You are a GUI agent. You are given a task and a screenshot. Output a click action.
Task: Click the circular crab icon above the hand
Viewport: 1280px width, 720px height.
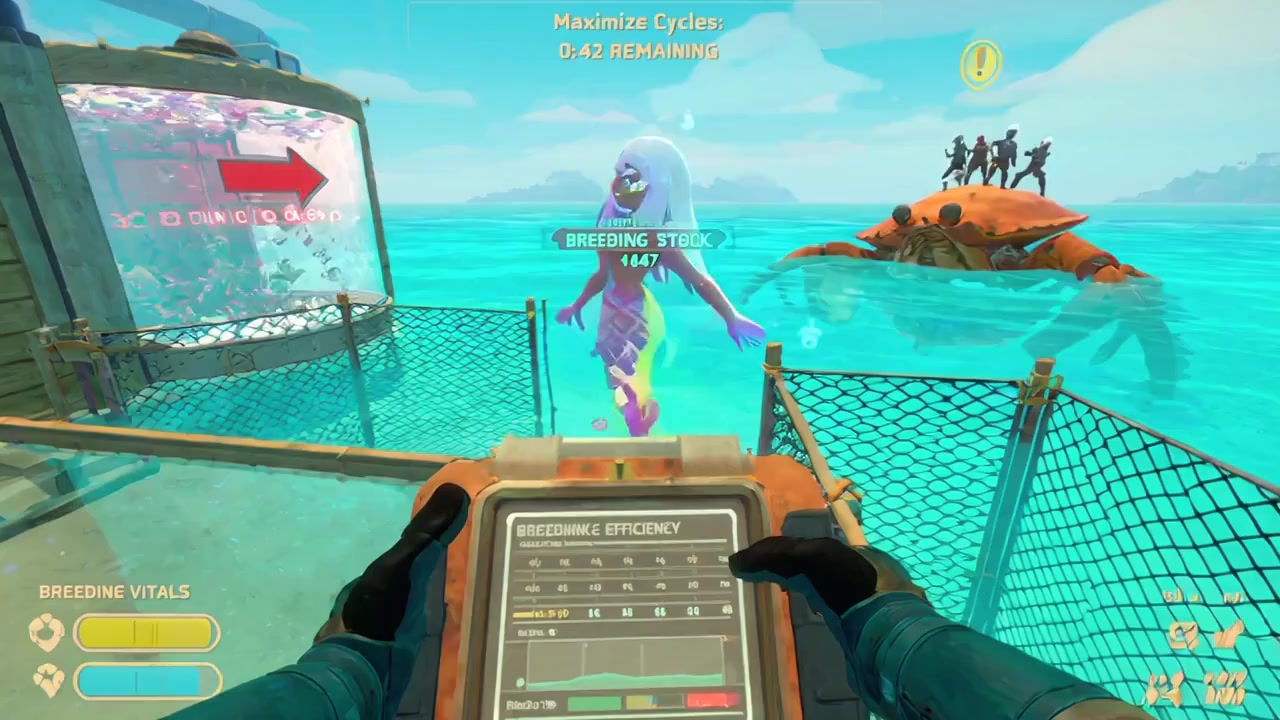(1186, 637)
